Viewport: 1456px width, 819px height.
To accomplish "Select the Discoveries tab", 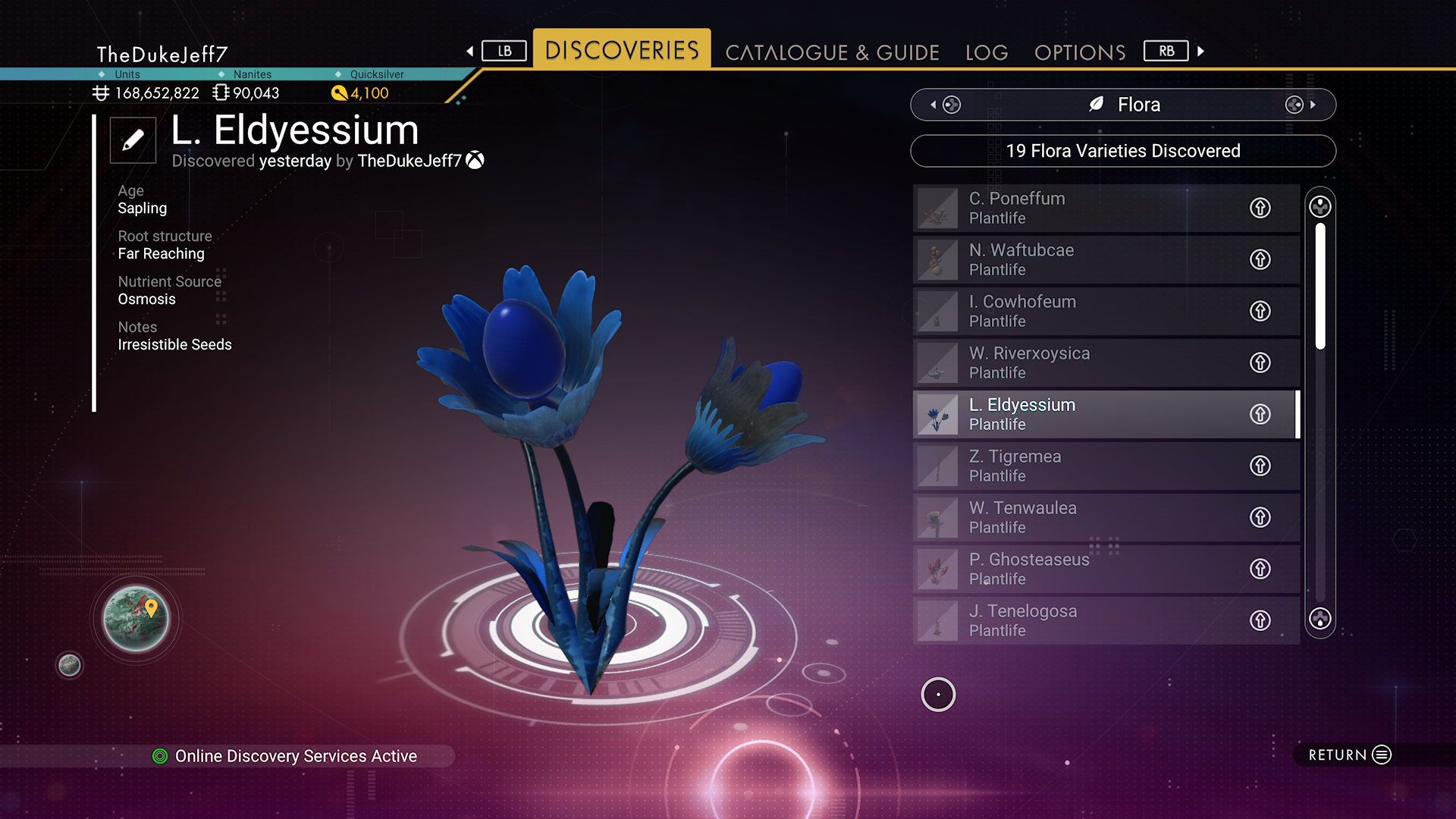I will coord(622,50).
